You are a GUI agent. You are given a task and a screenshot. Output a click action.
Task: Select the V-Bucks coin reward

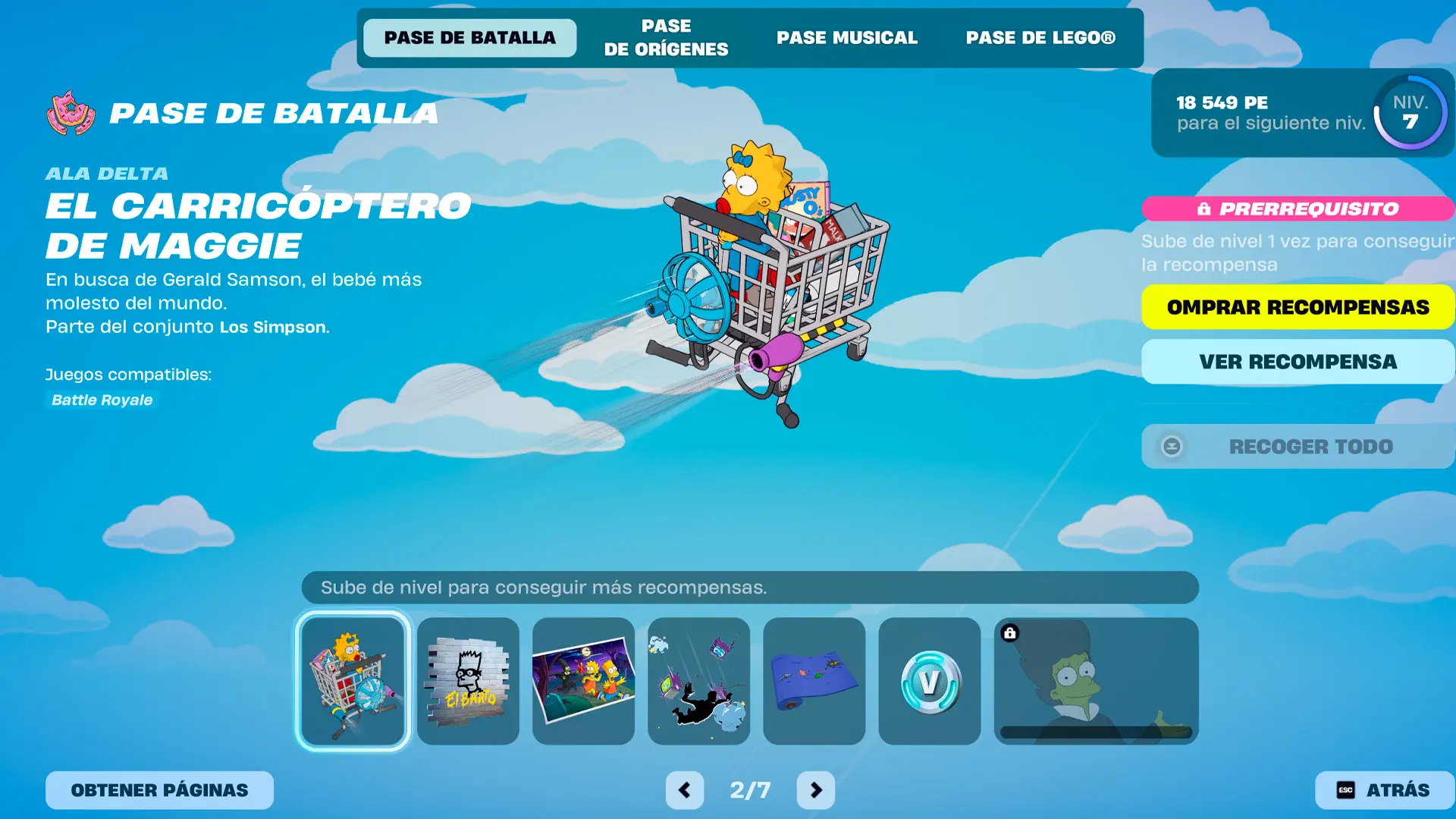click(929, 681)
